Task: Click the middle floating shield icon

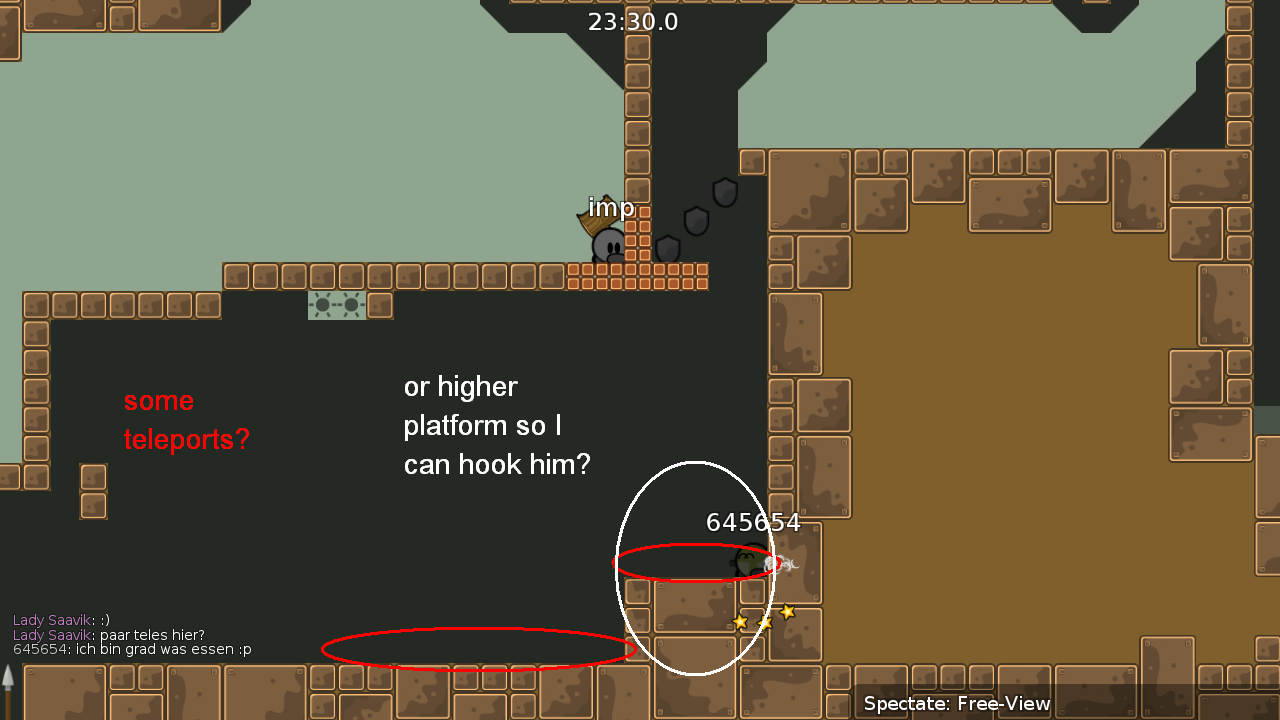Action: coord(697,220)
